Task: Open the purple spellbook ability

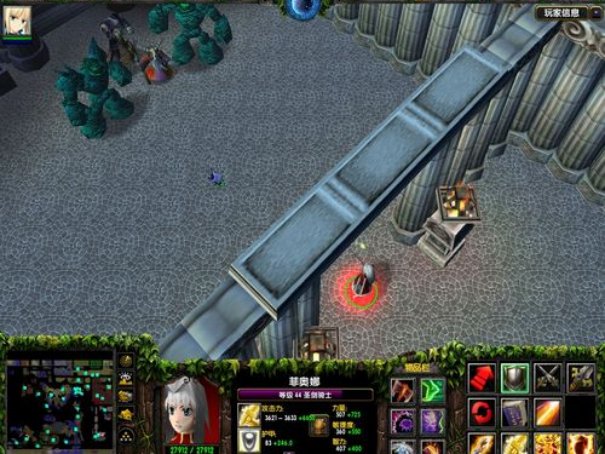Action: click(515, 412)
